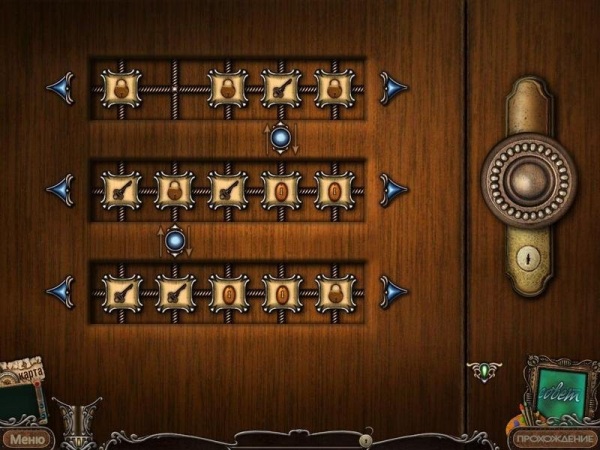Viewport: 600px width, 450px height.
Task: Click the small green gem ornament
Action: click(485, 371)
